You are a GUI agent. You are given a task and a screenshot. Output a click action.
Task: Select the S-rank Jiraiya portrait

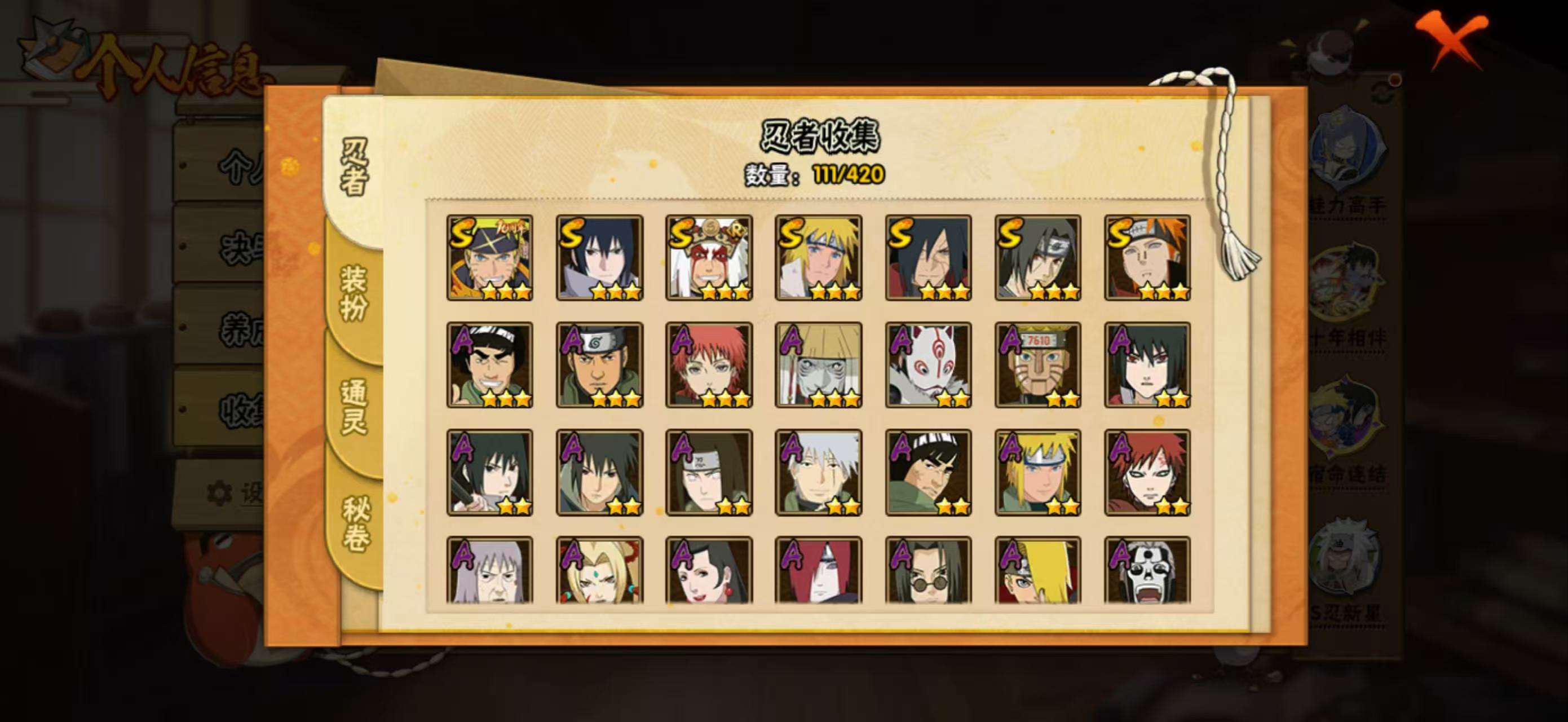(709, 258)
